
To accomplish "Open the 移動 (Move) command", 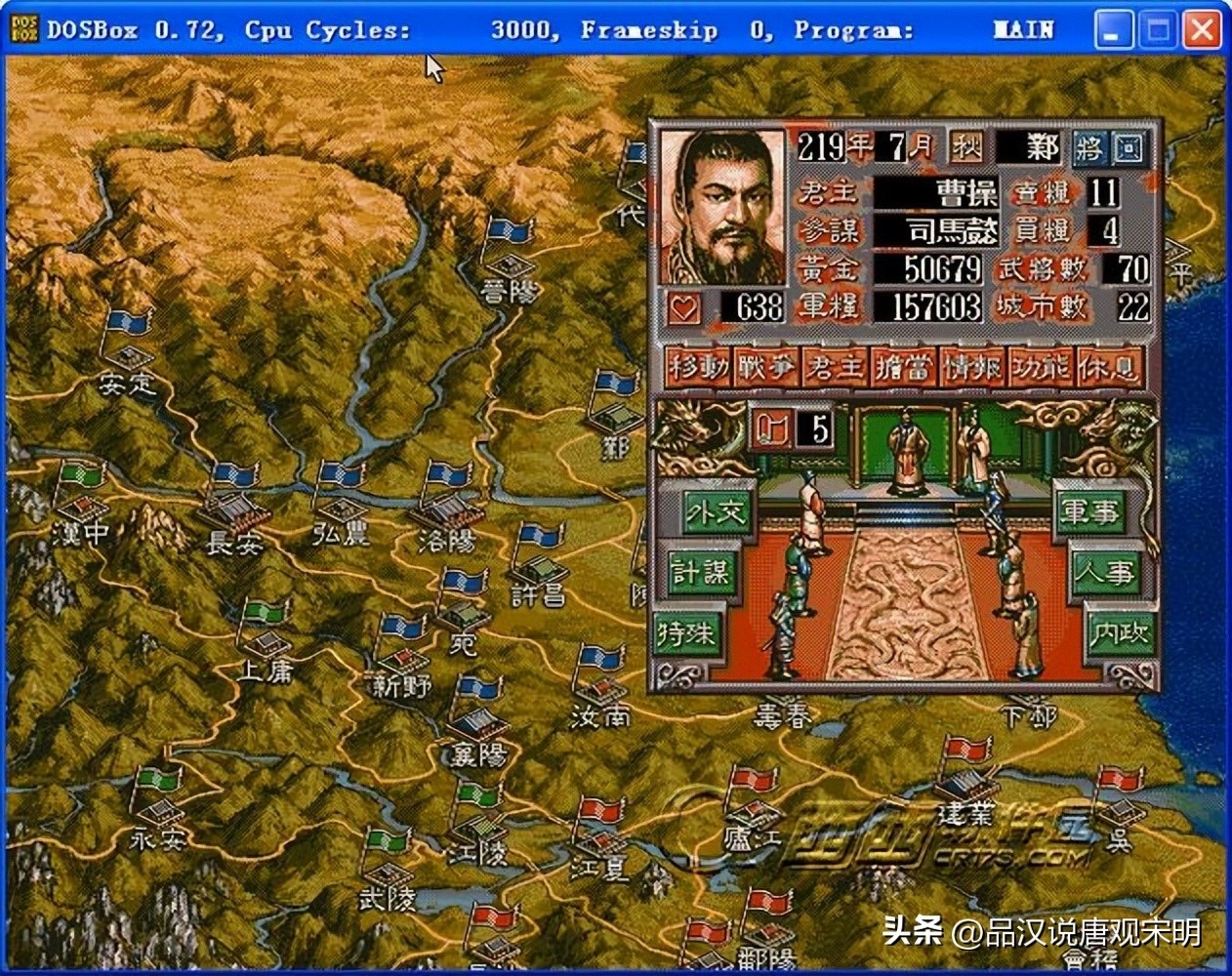I will coord(699,367).
